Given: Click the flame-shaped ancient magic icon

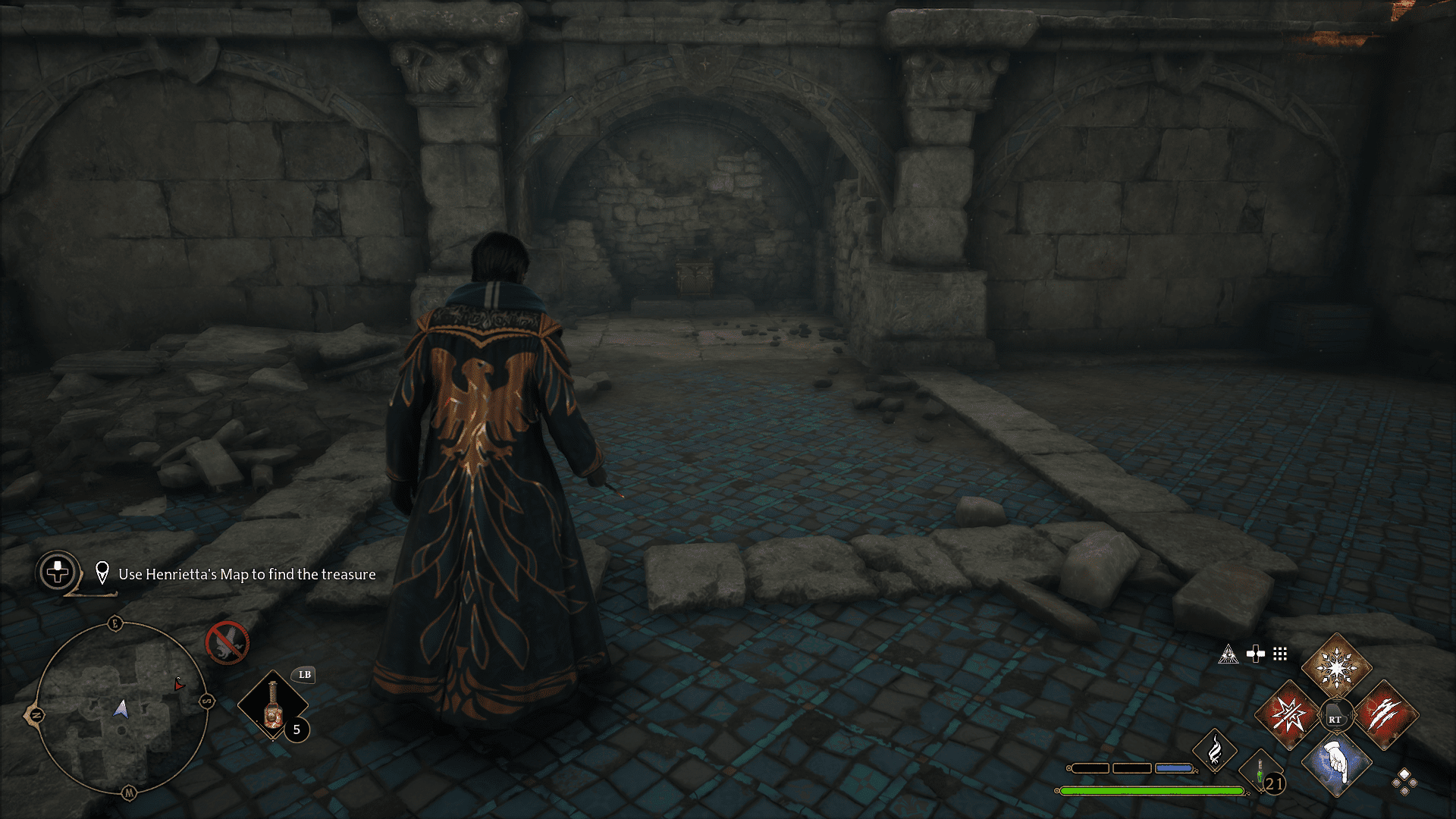Looking at the screenshot, I should (1215, 752).
